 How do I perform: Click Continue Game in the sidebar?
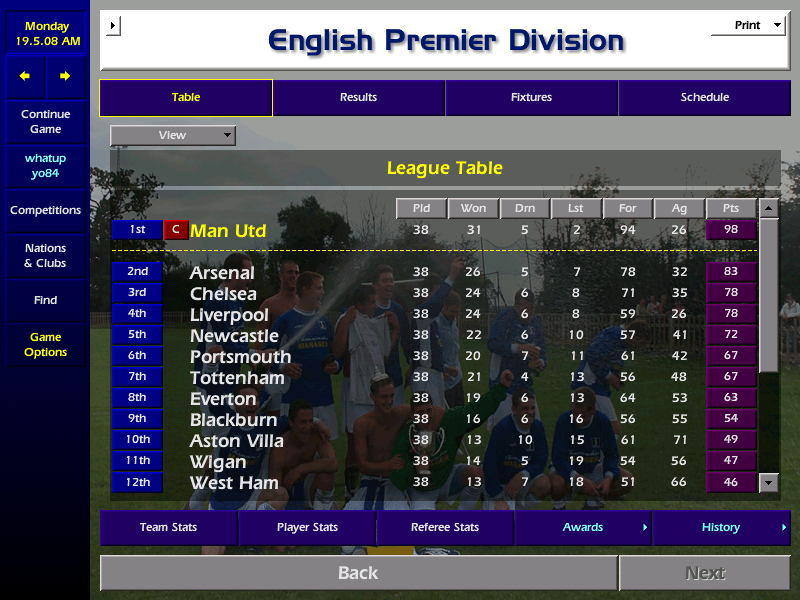pyautogui.click(x=45, y=122)
